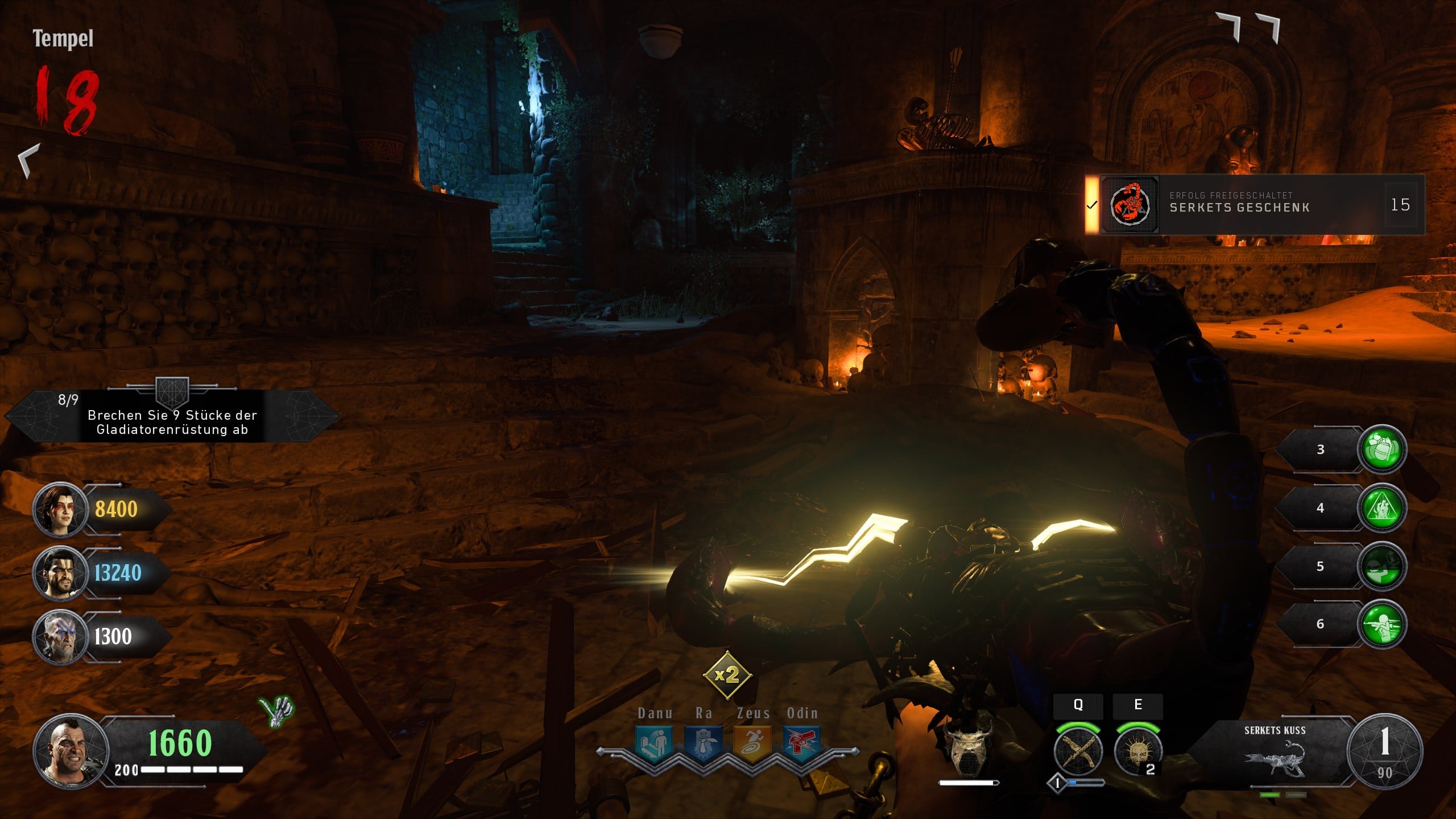The image size is (1456, 819).
Task: Use the half-charged elixir in slot 5
Action: [1381, 566]
